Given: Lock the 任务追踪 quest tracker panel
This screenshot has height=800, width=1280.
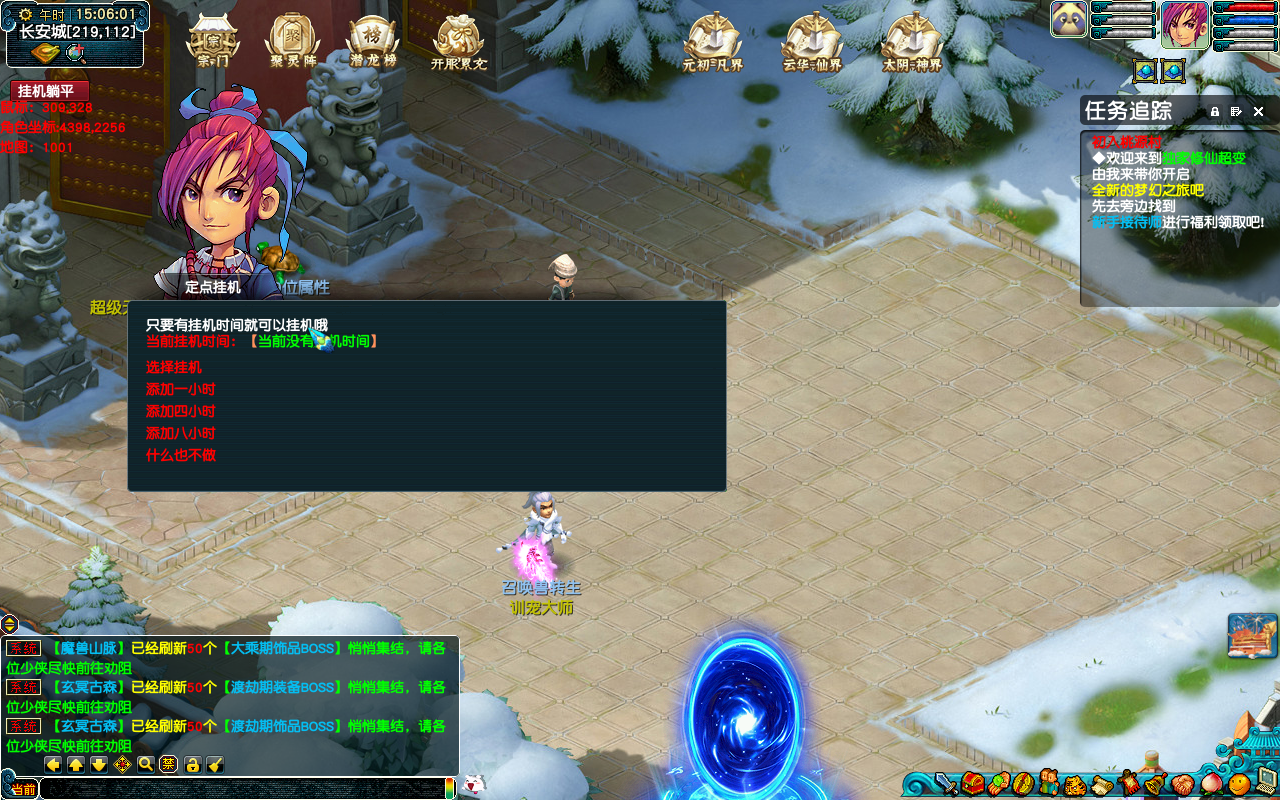Looking at the screenshot, I should (x=1215, y=112).
